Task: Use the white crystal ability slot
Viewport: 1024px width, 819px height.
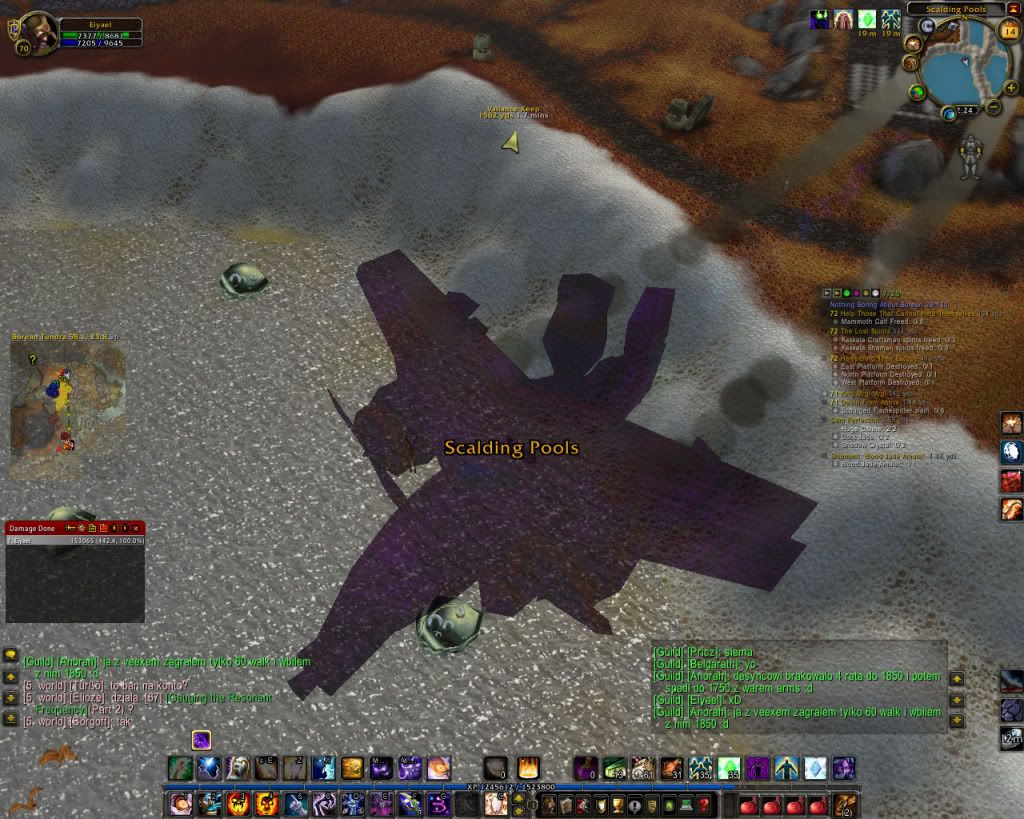Action: pos(816,768)
